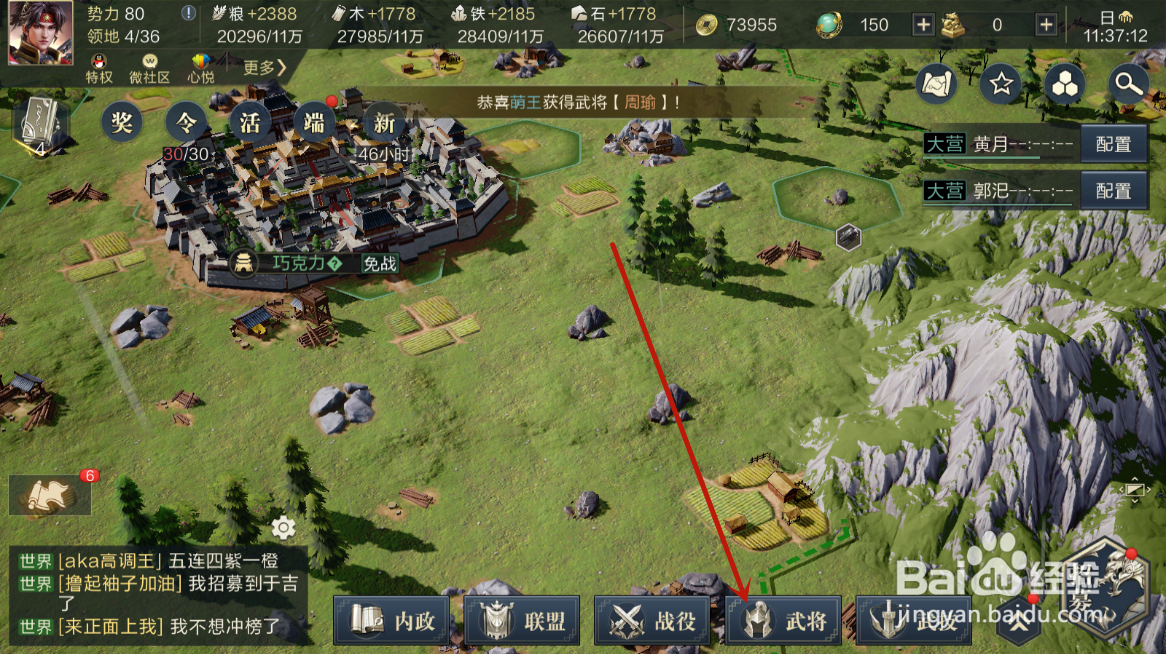This screenshot has width=1166, height=654.
Task: Open the 联盟 alliance menu
Action: pyautogui.click(x=523, y=621)
